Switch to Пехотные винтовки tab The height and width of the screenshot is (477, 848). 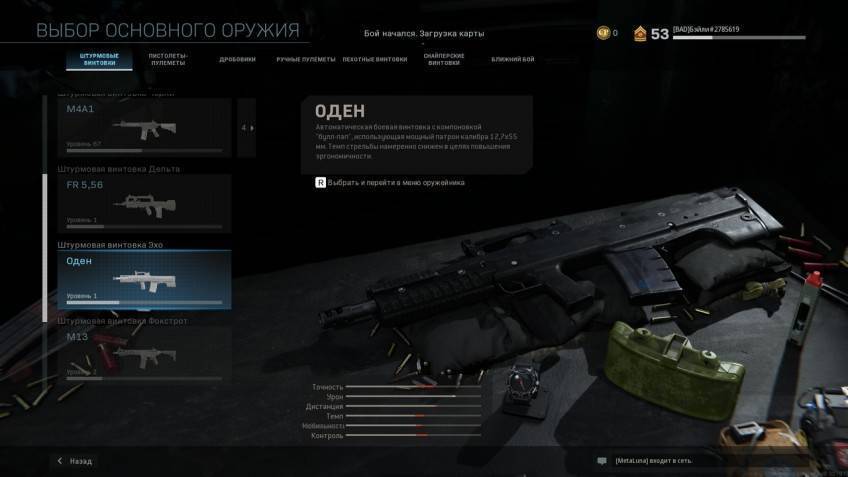[375, 59]
